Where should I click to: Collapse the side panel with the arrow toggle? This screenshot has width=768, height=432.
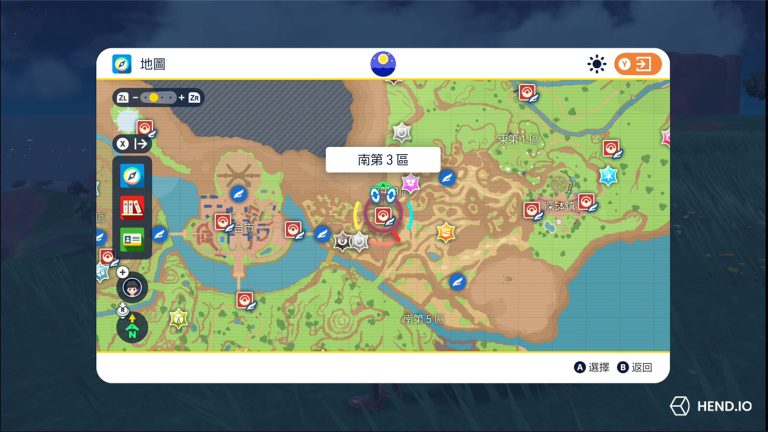coord(132,144)
